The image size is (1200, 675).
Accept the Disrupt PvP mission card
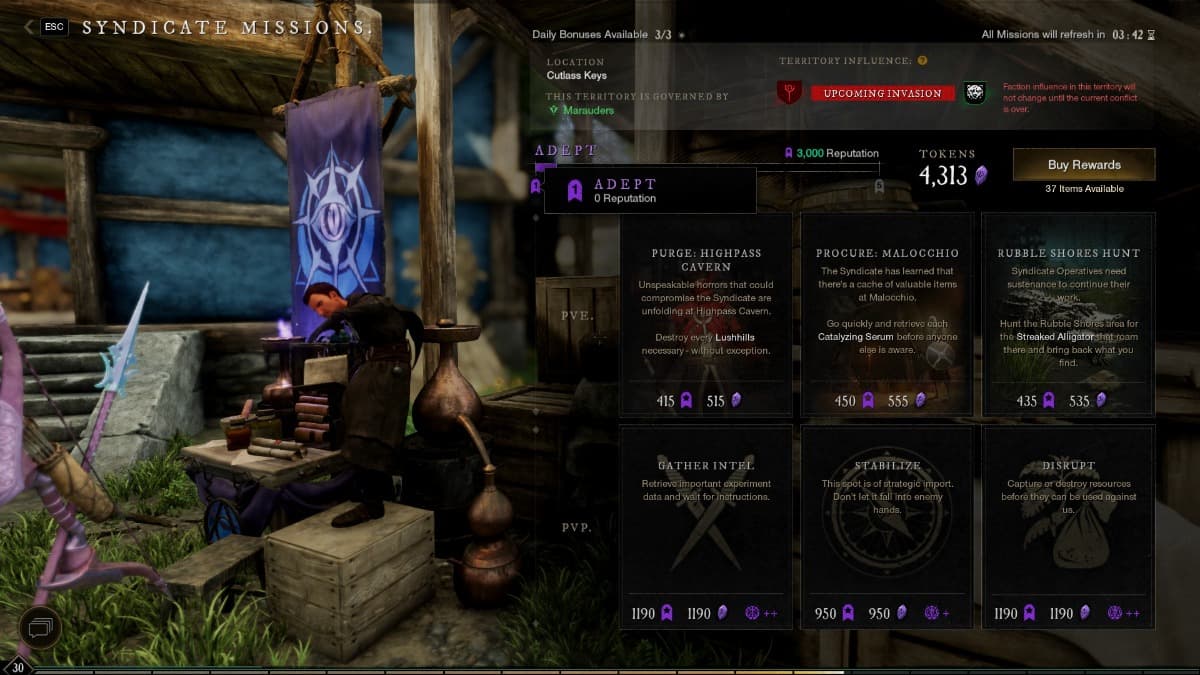tap(1068, 527)
